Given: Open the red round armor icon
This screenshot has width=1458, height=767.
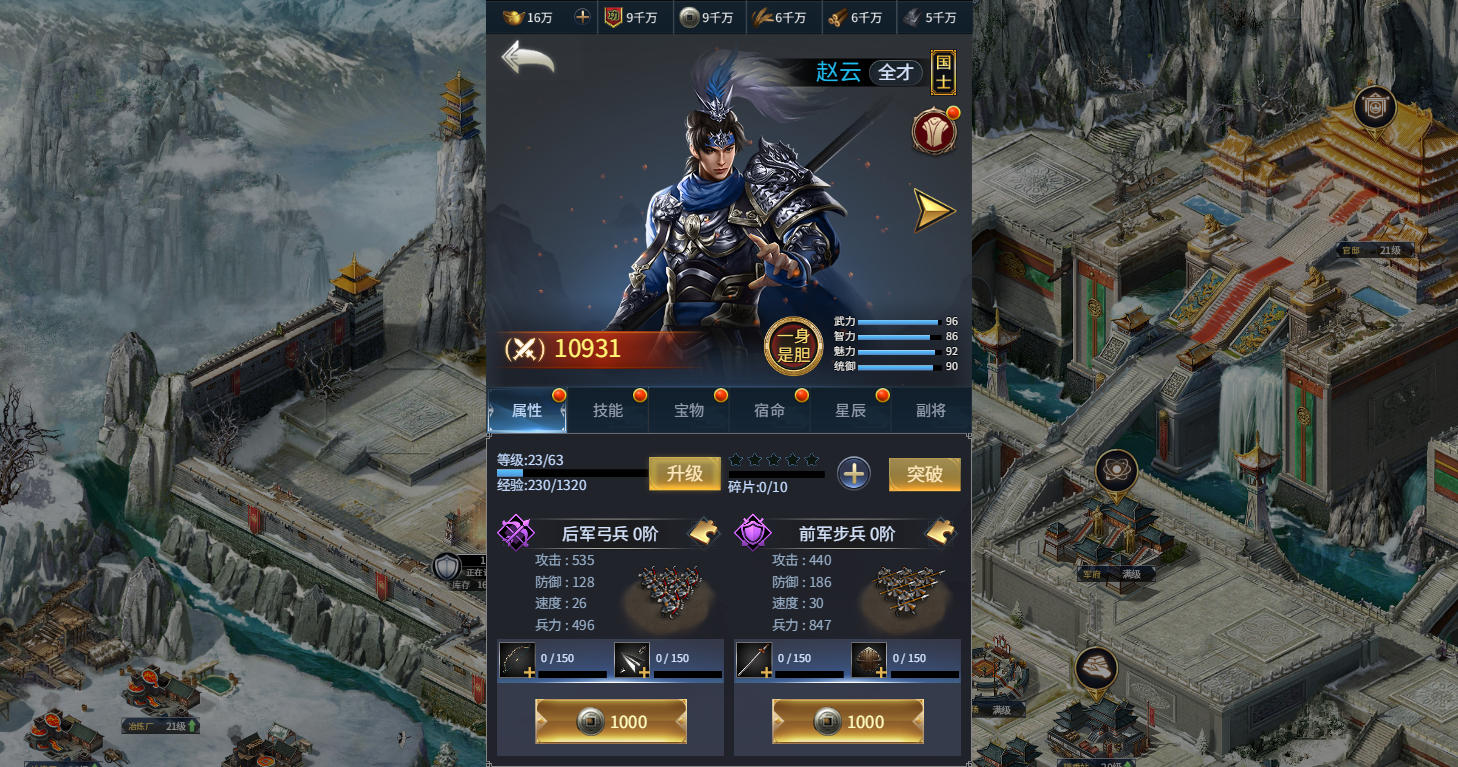Looking at the screenshot, I should (934, 132).
